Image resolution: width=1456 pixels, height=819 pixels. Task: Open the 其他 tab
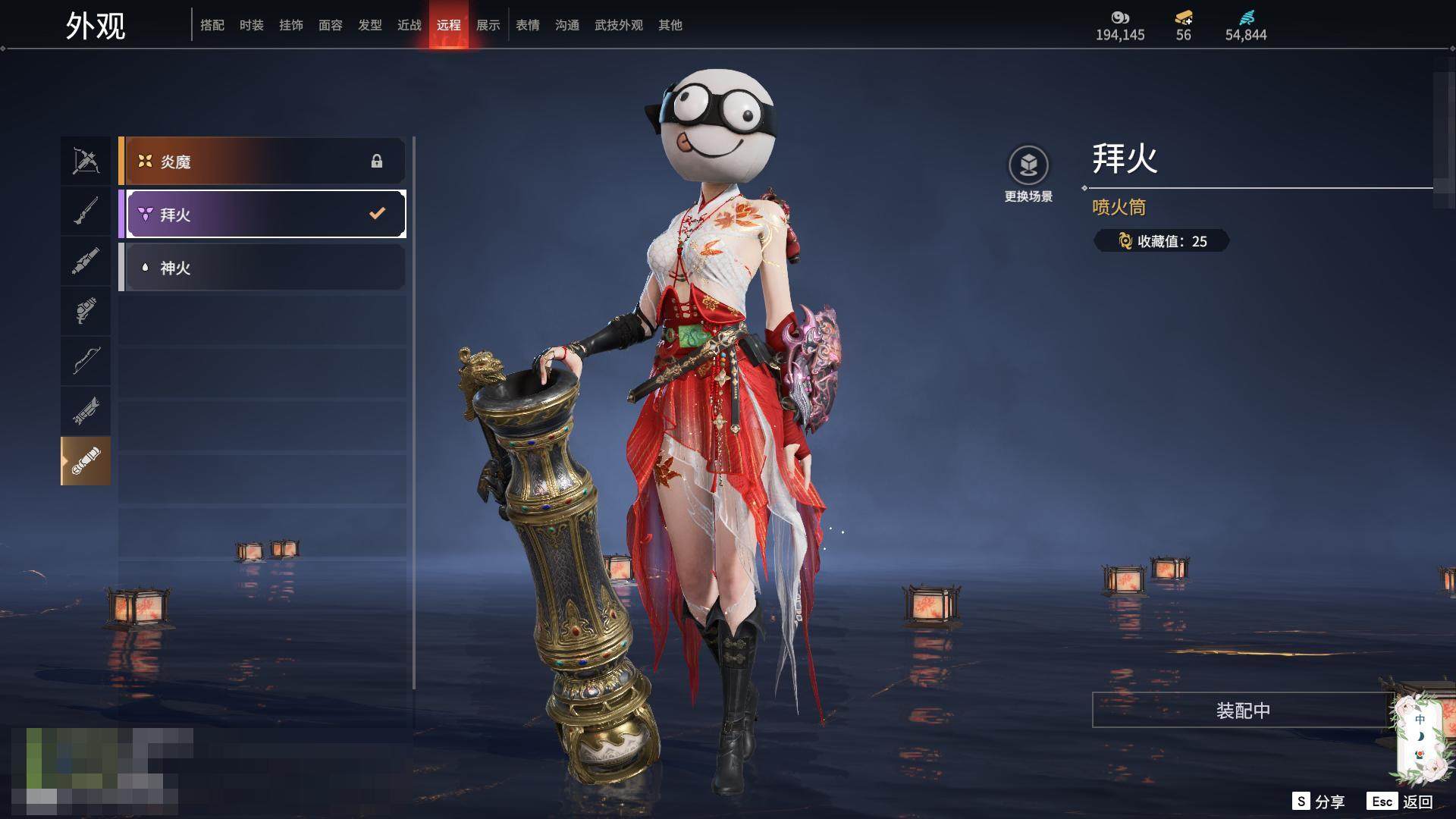coord(670,26)
